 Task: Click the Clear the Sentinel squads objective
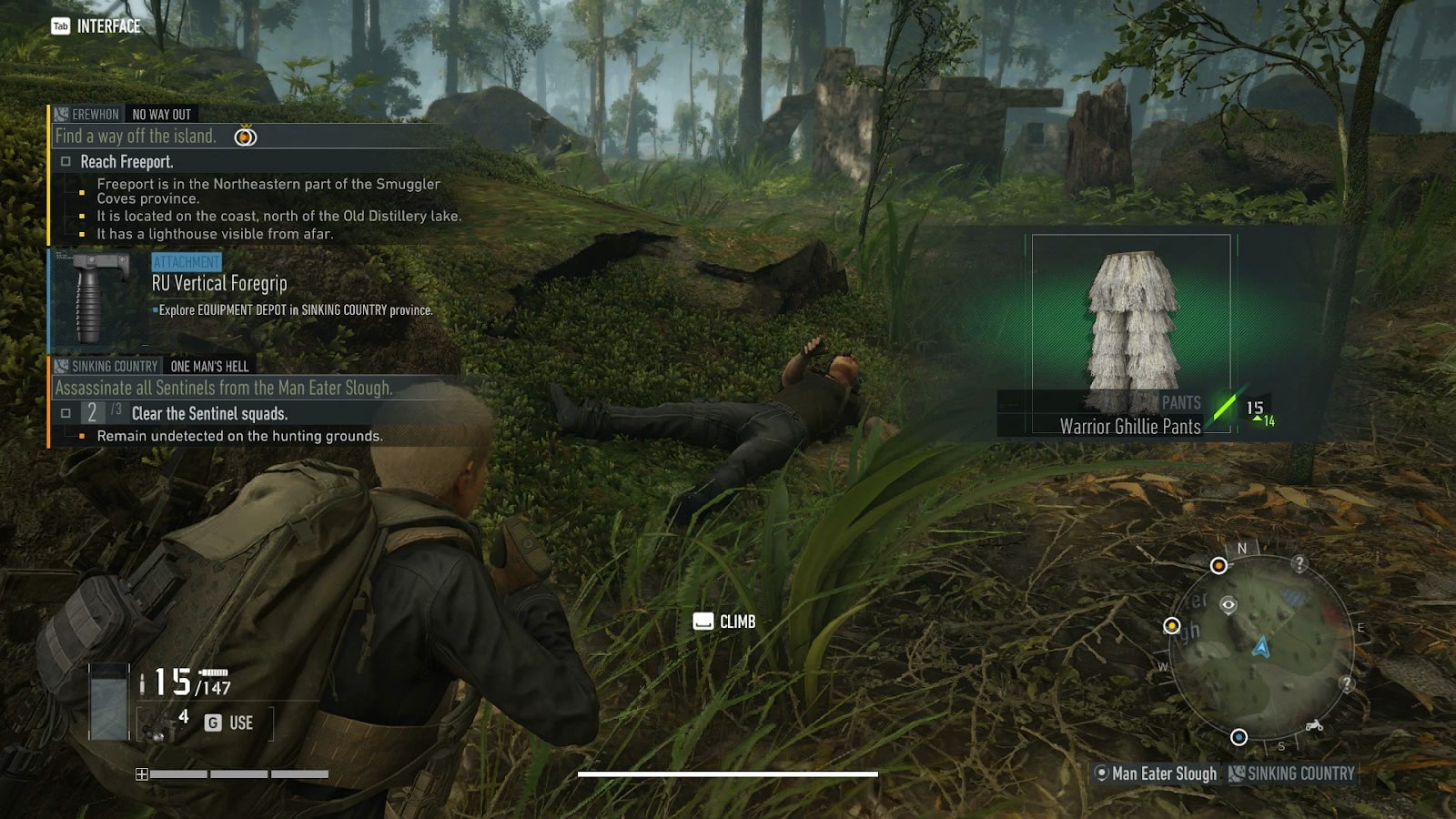point(209,414)
